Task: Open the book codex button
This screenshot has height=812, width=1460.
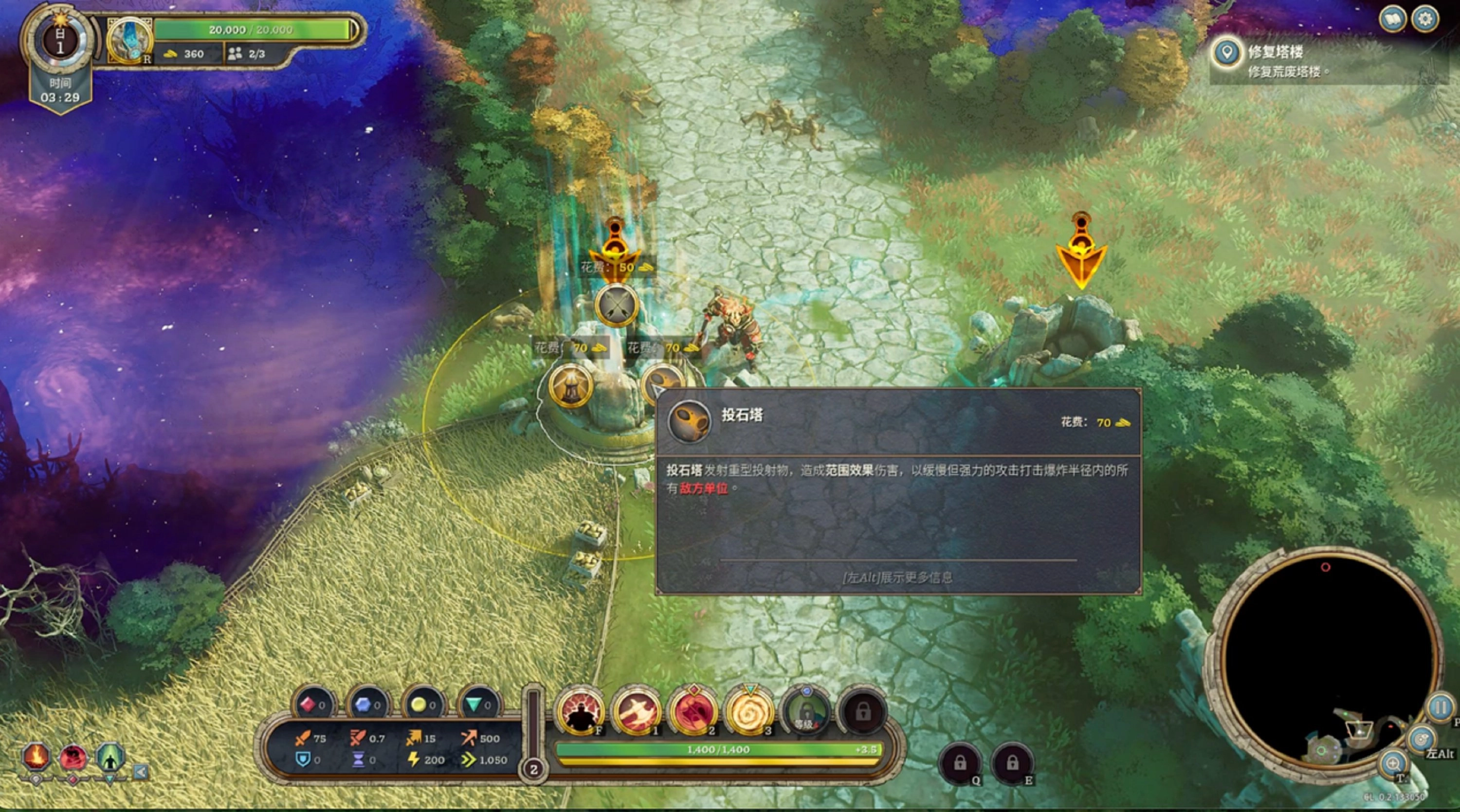Action: click(x=1392, y=19)
